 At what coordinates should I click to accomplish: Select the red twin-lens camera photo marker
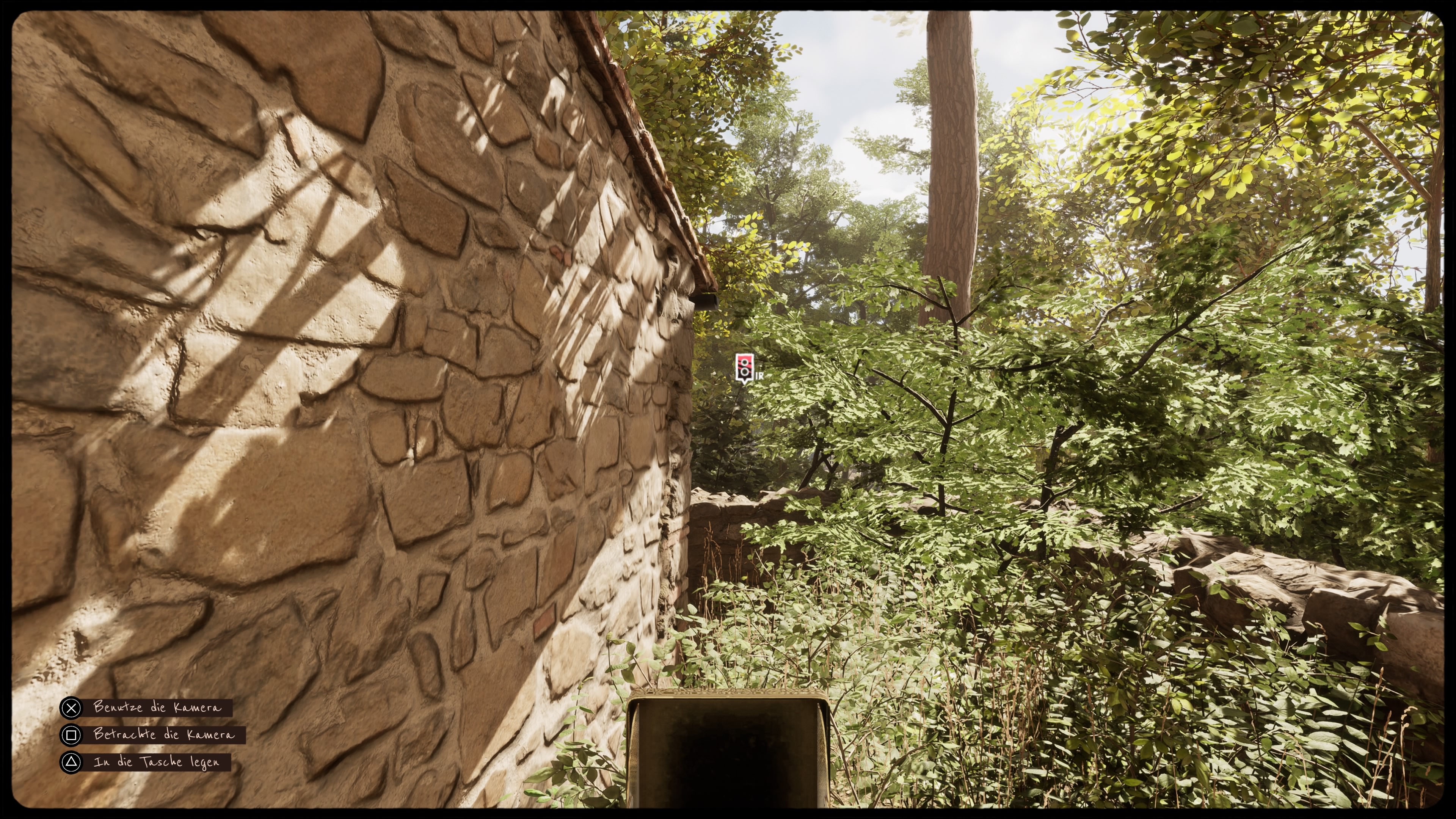pos(744,367)
